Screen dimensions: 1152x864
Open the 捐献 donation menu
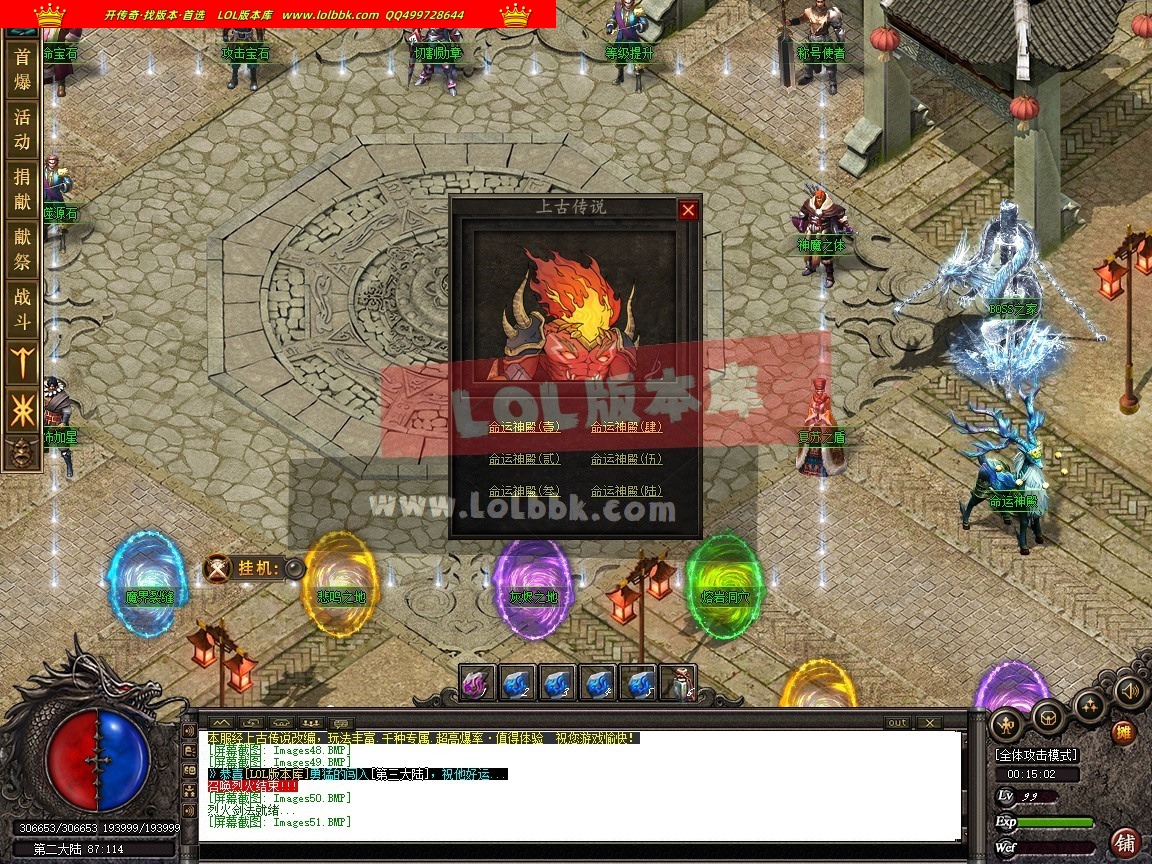tap(22, 189)
